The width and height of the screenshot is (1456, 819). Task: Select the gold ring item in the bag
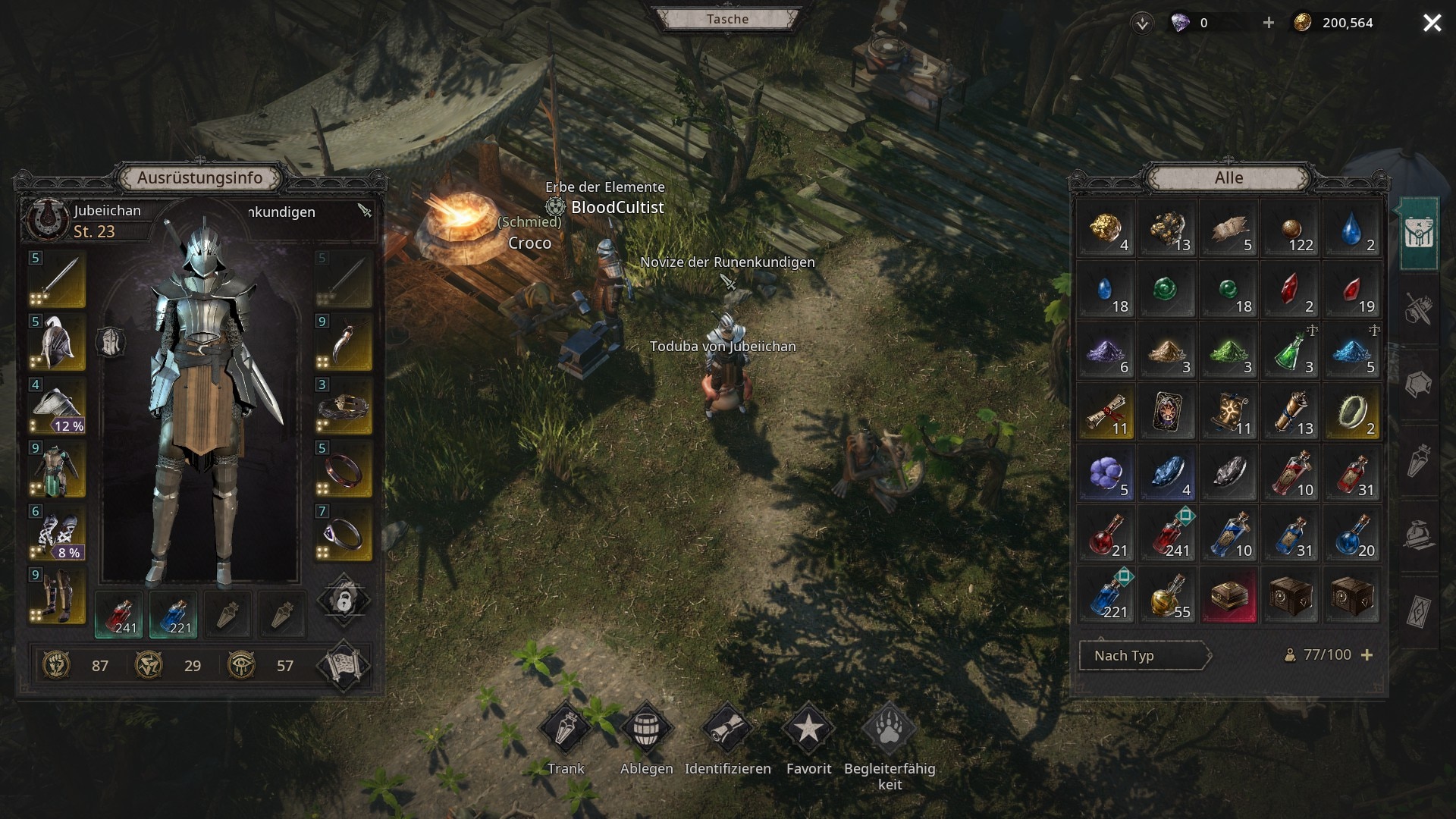click(1352, 413)
